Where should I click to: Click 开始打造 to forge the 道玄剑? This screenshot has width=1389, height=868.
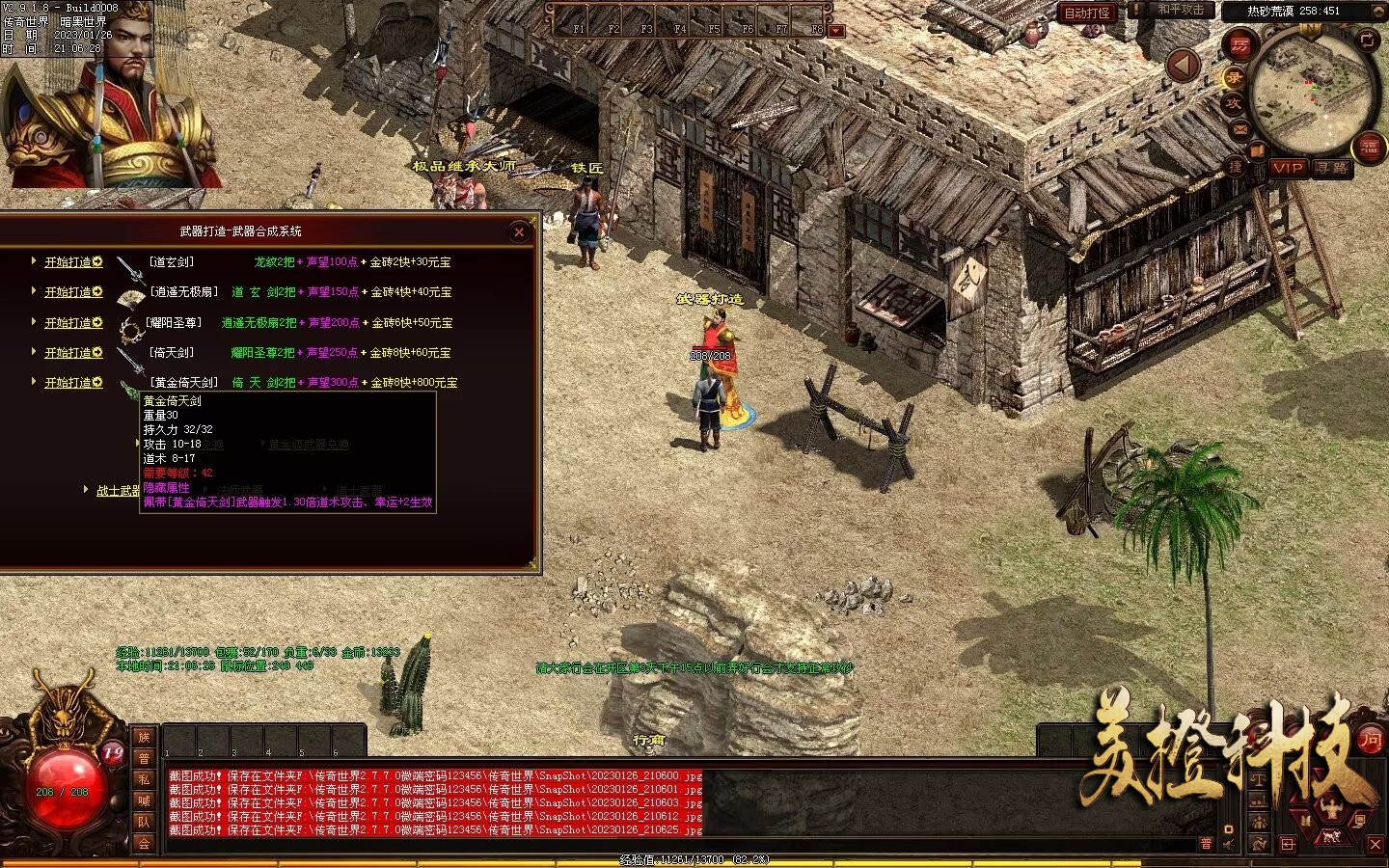71,261
